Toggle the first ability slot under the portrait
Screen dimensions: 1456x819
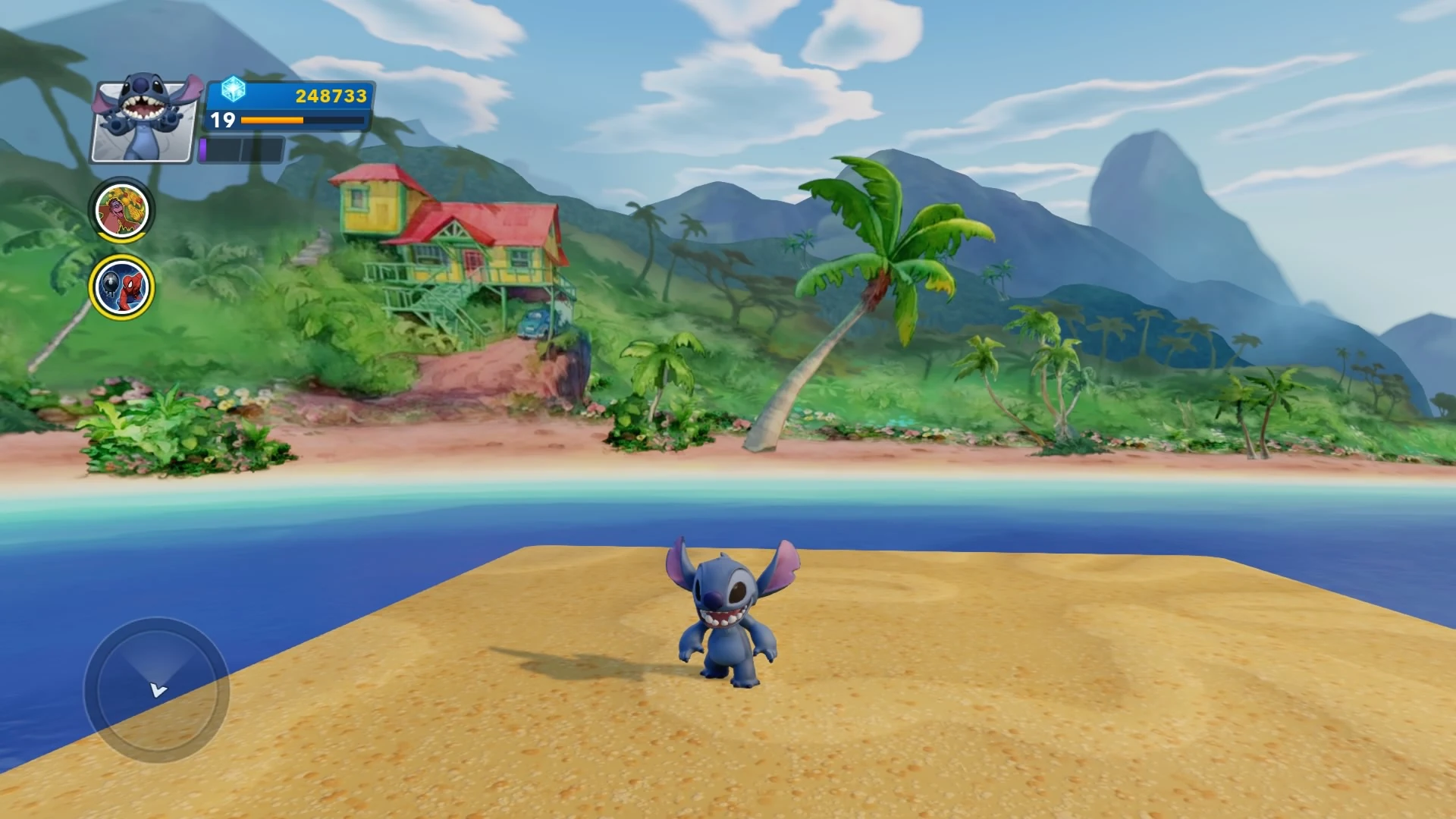pyautogui.click(x=123, y=209)
